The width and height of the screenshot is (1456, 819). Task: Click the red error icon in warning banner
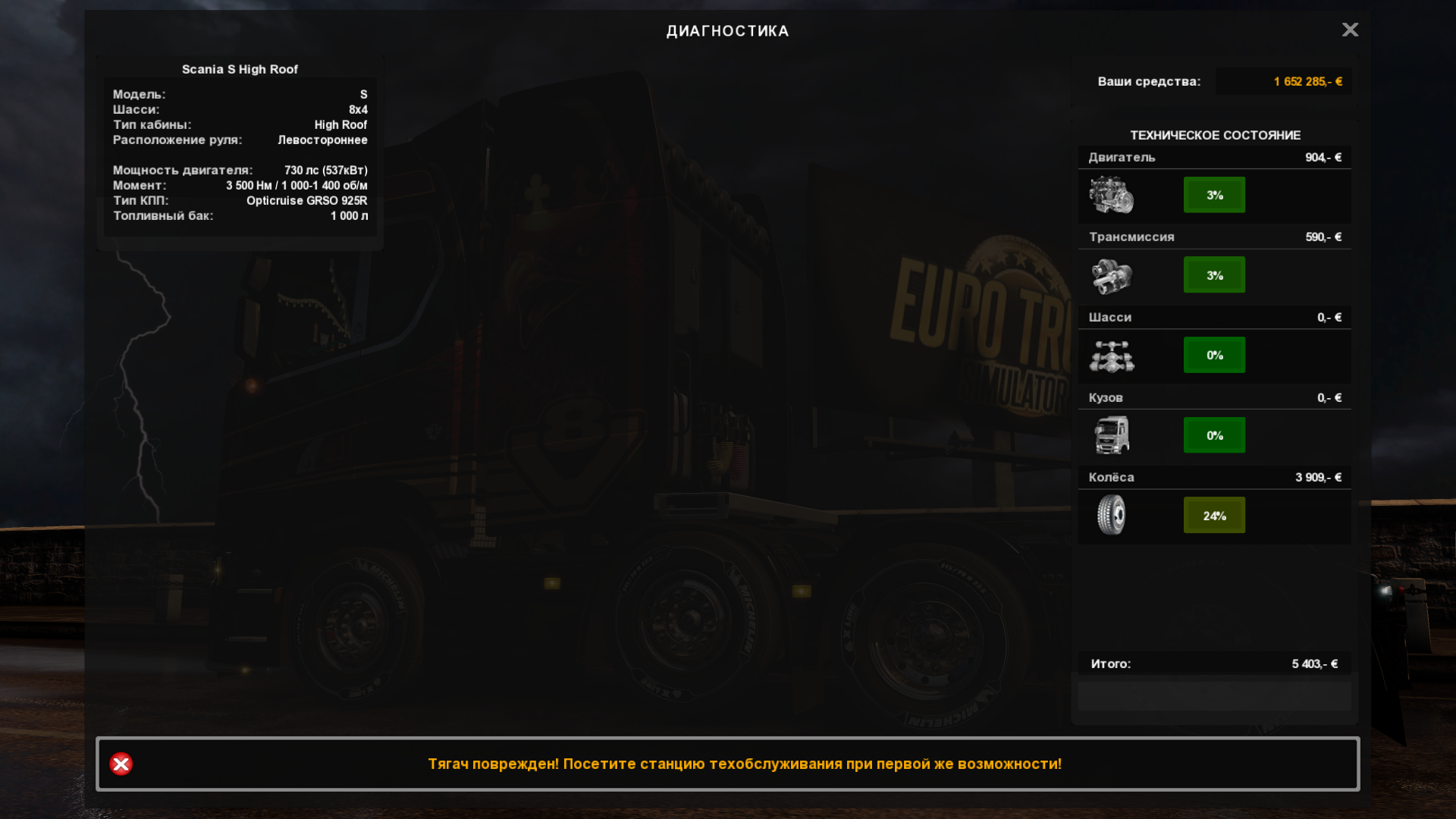click(x=121, y=764)
